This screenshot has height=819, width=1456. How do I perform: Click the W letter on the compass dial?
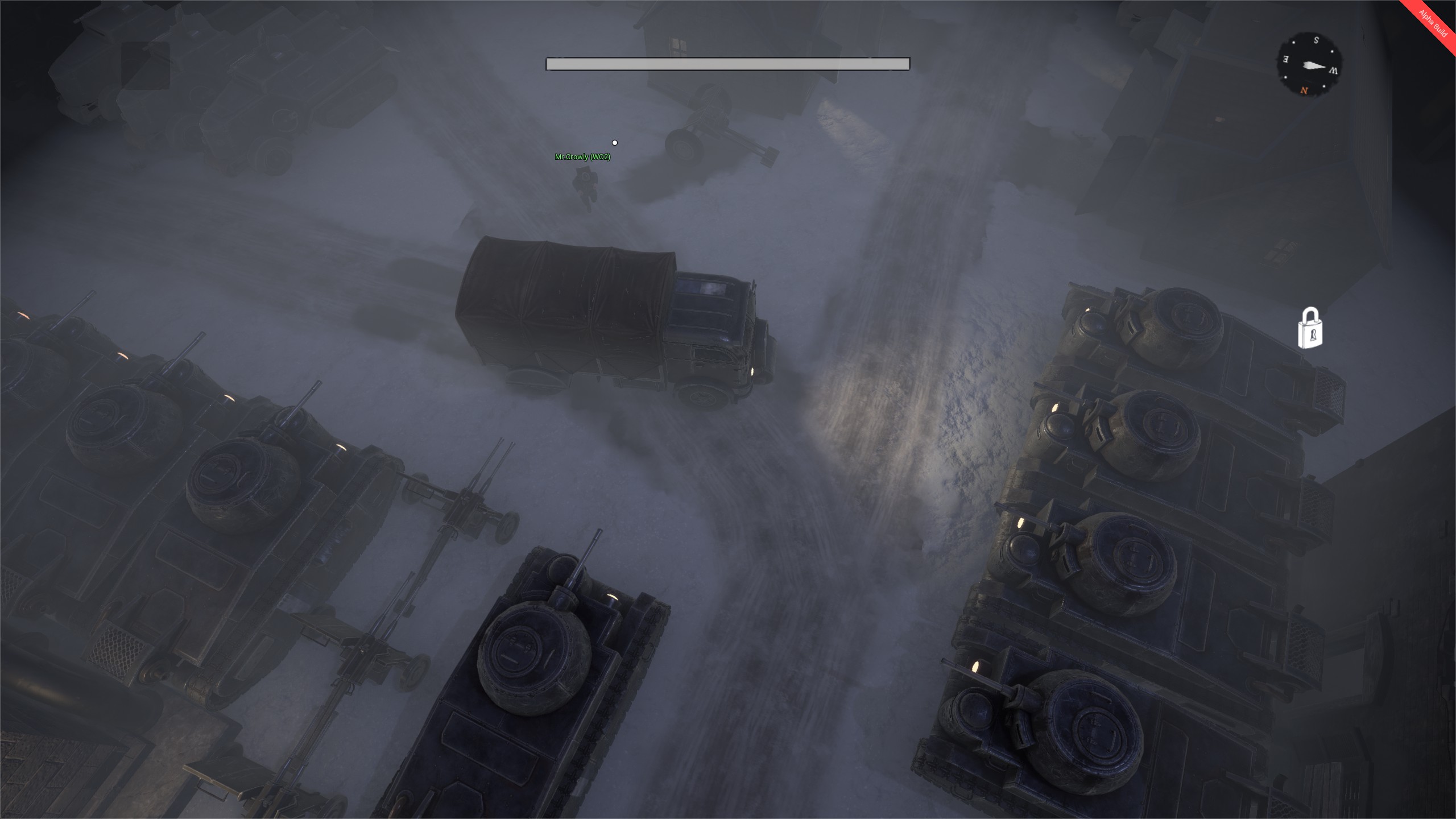tap(1334, 71)
